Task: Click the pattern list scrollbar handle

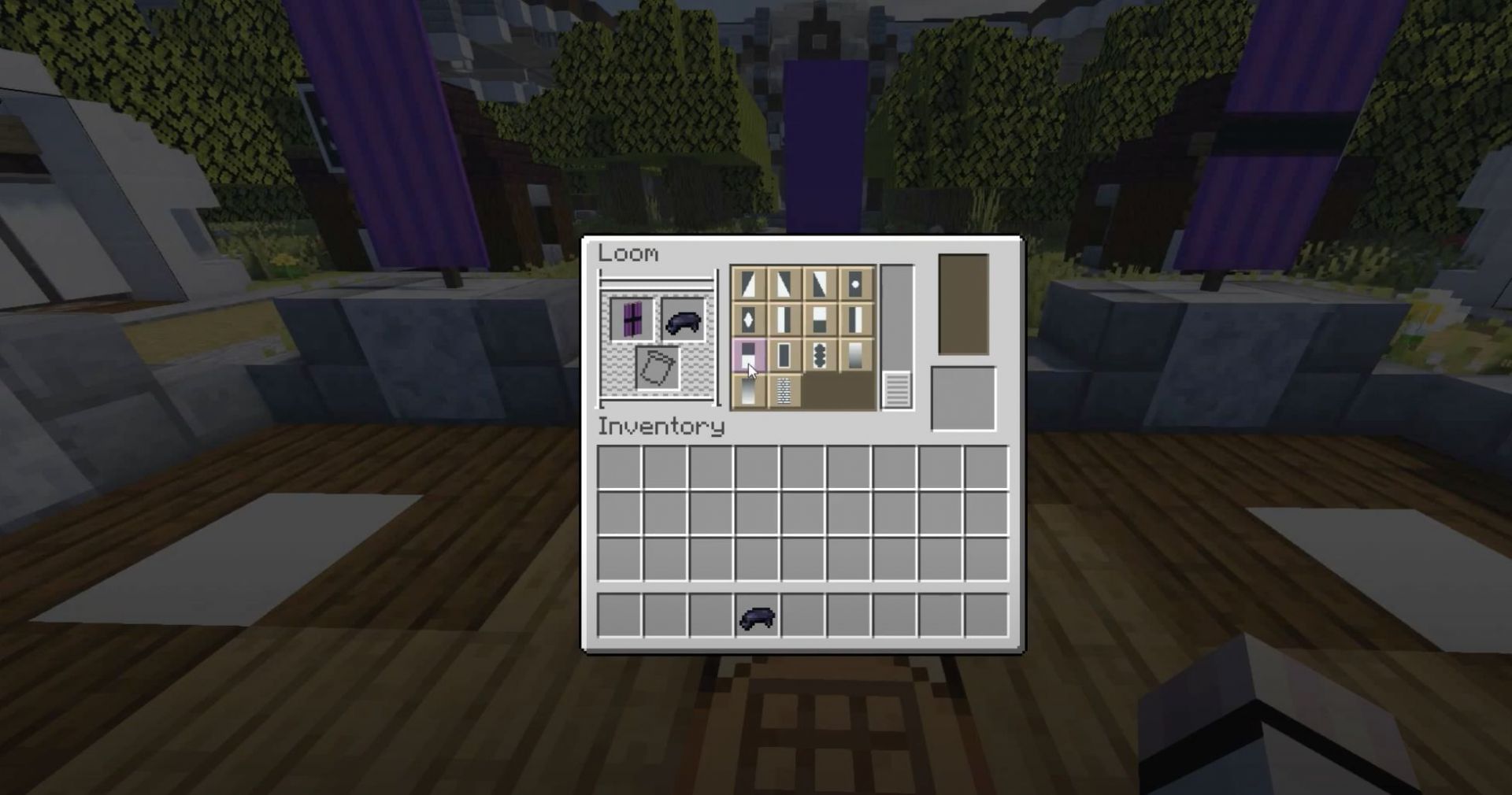Action: tap(898, 390)
